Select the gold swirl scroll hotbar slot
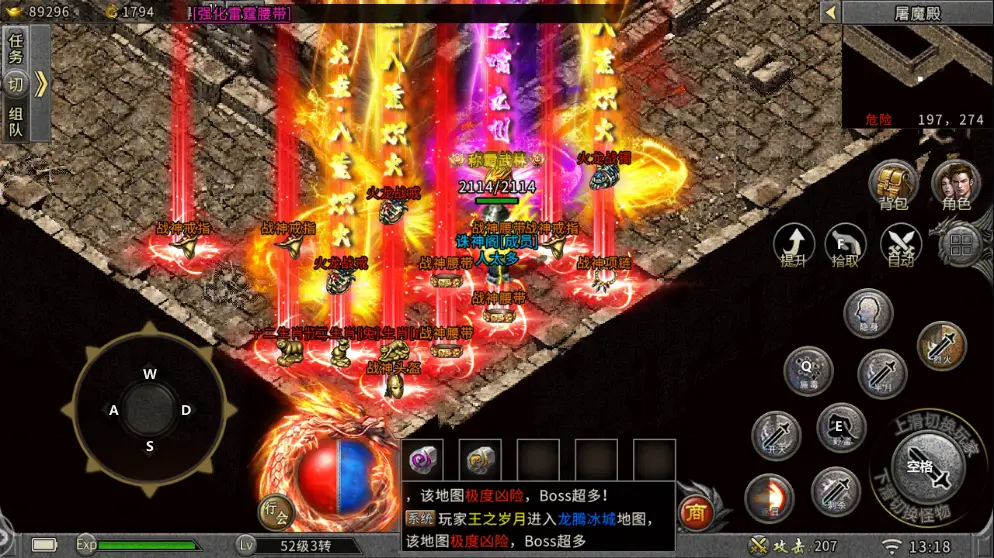Viewport: 994px width, 558px height. (480, 460)
